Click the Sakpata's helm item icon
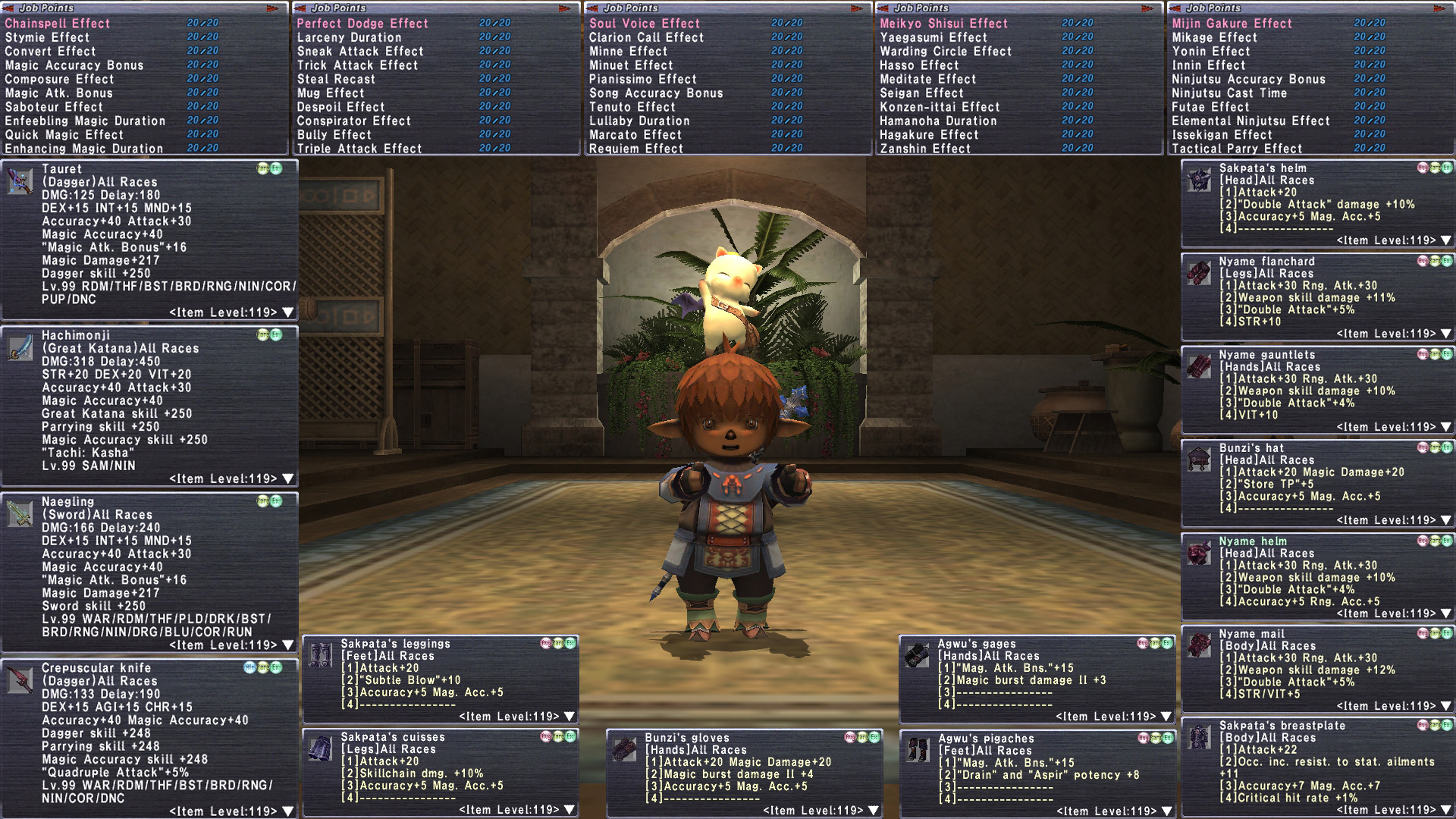The height and width of the screenshot is (819, 1456). click(1199, 180)
